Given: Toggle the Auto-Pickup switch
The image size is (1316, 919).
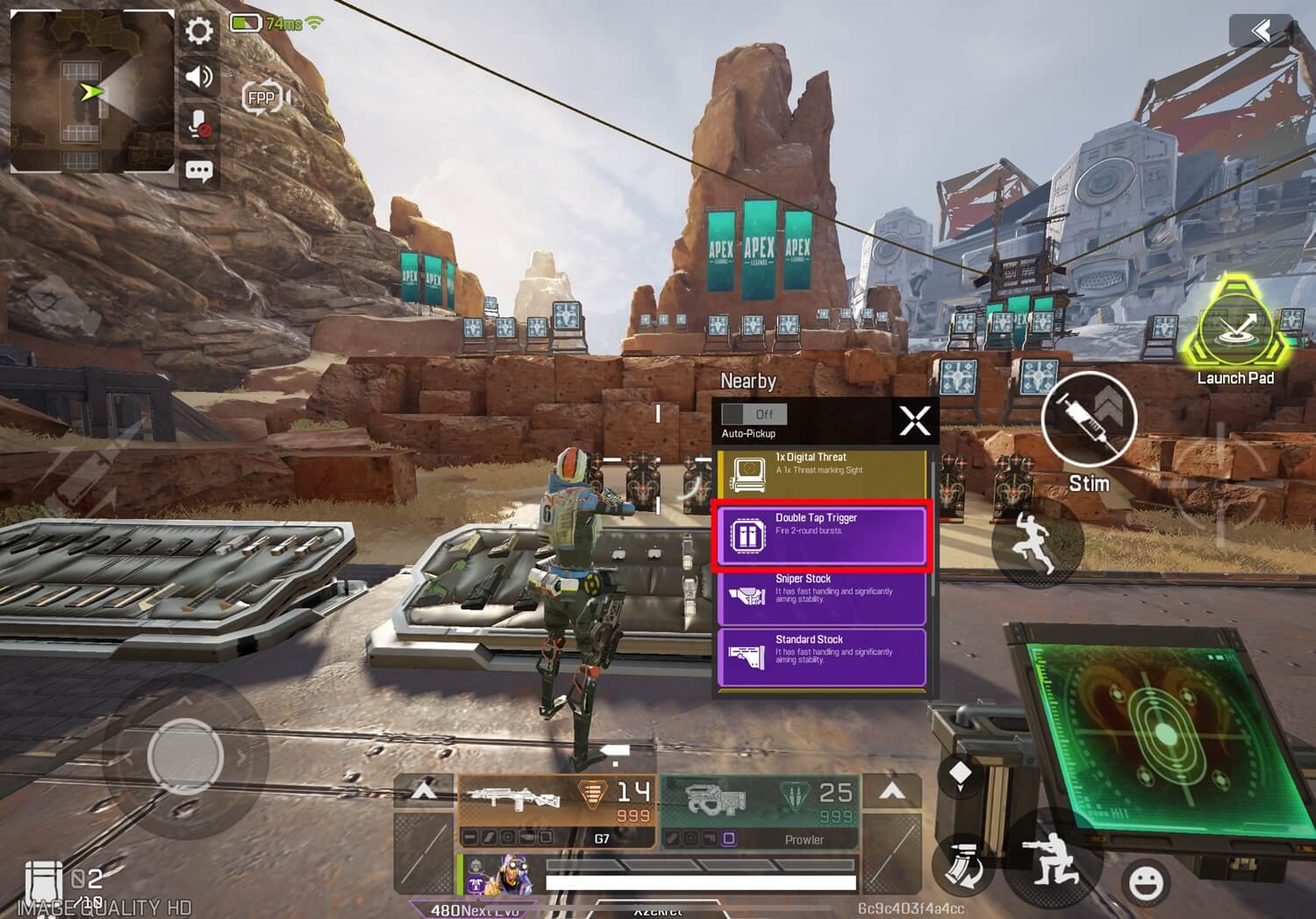Looking at the screenshot, I should click(x=754, y=414).
